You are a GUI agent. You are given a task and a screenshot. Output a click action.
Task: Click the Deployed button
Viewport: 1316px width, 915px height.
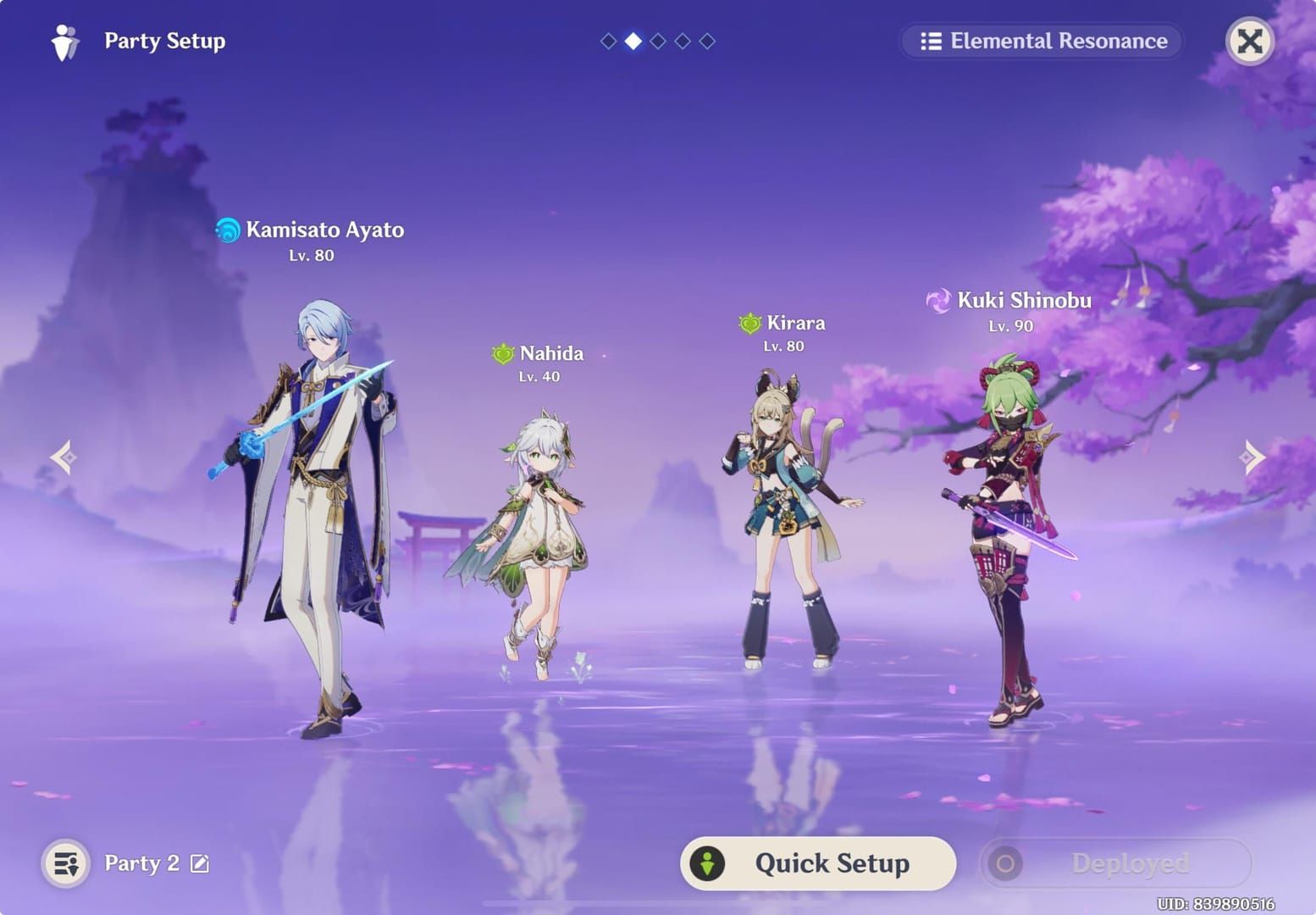click(x=1115, y=863)
